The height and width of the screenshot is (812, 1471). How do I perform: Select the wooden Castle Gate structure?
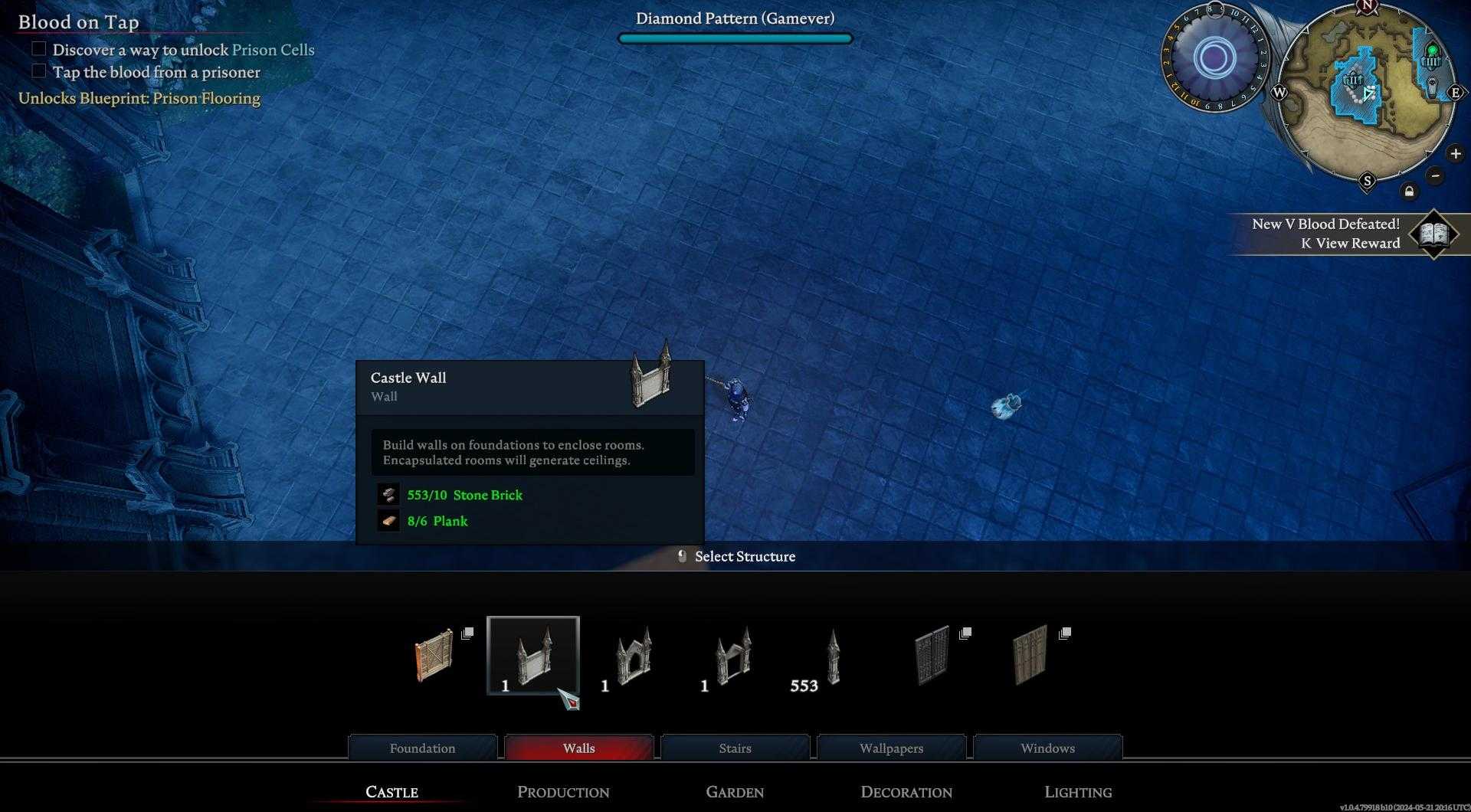point(434,659)
